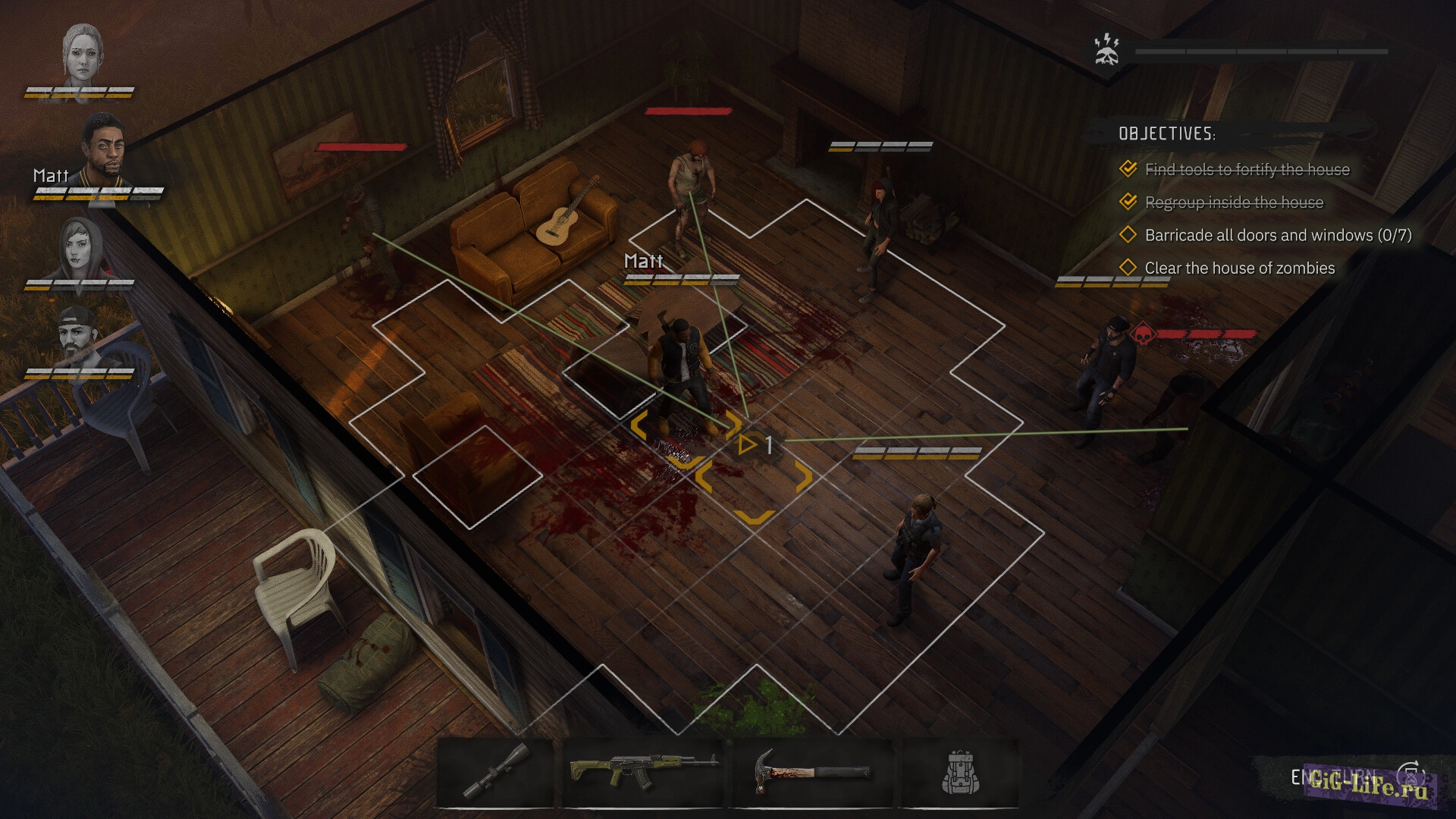The height and width of the screenshot is (819, 1456).
Task: Choose the dark-haired woman survivor portrait
Action: point(80,249)
